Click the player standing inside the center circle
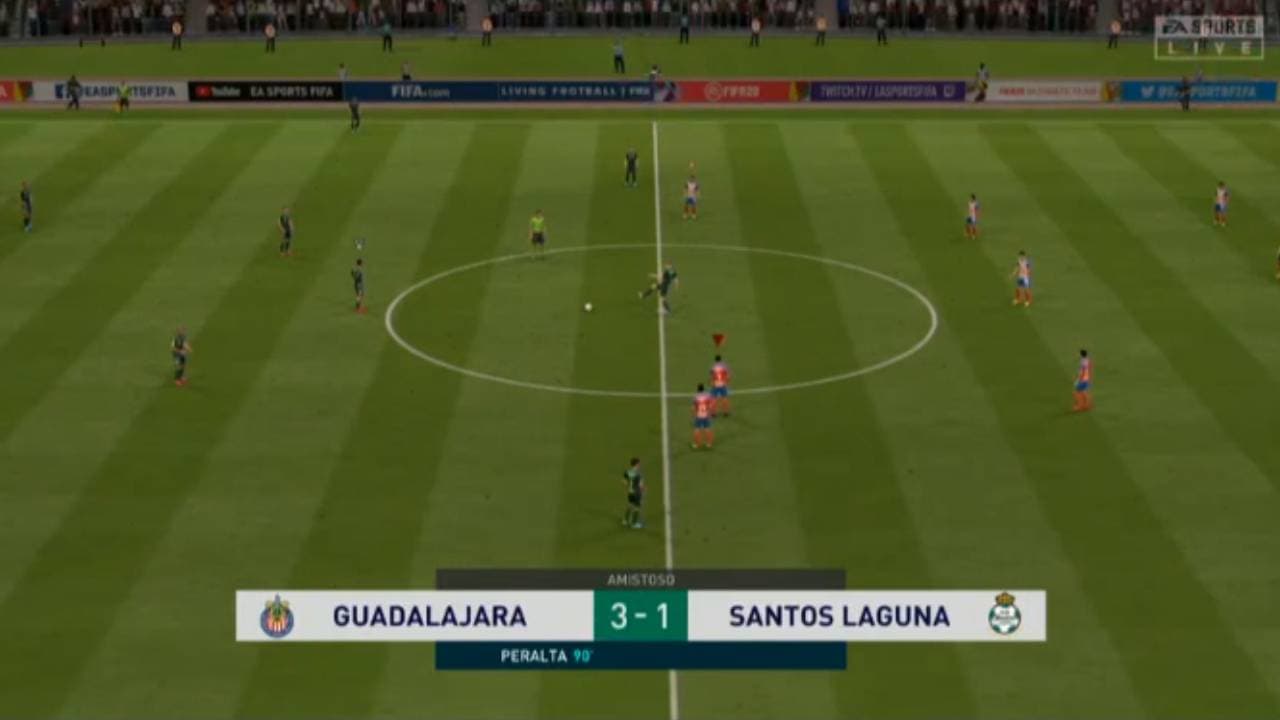 tap(663, 280)
